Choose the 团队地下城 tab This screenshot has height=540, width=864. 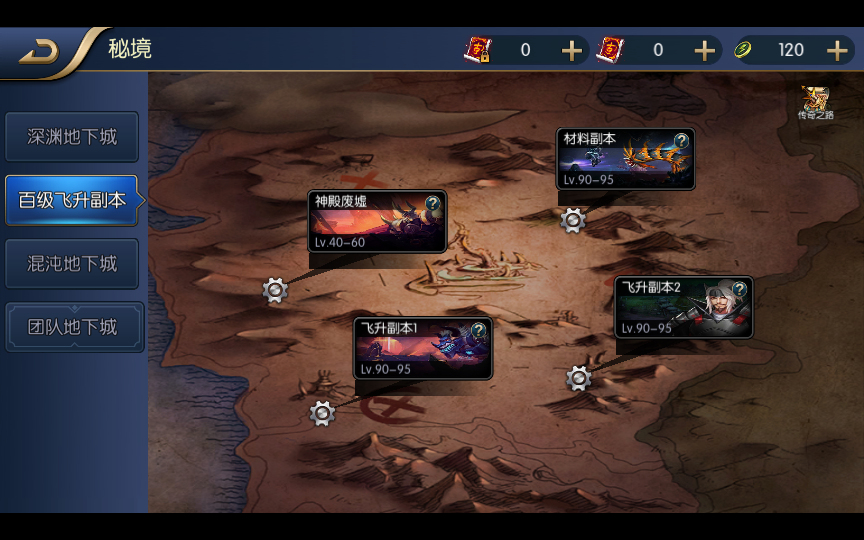click(72, 327)
